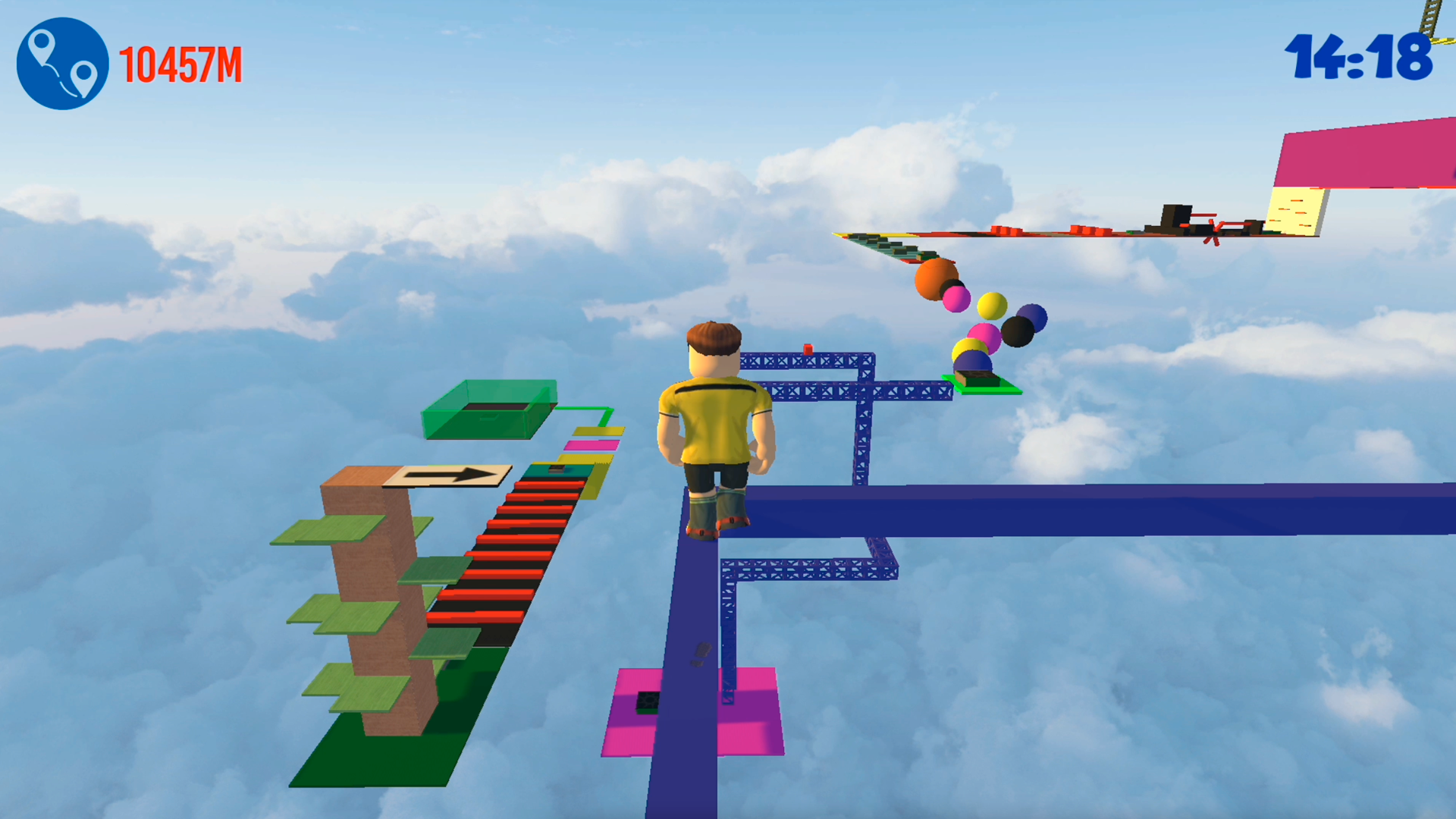Click the blue 14:18 timer display
This screenshot has height=819, width=1456.
1357,53
